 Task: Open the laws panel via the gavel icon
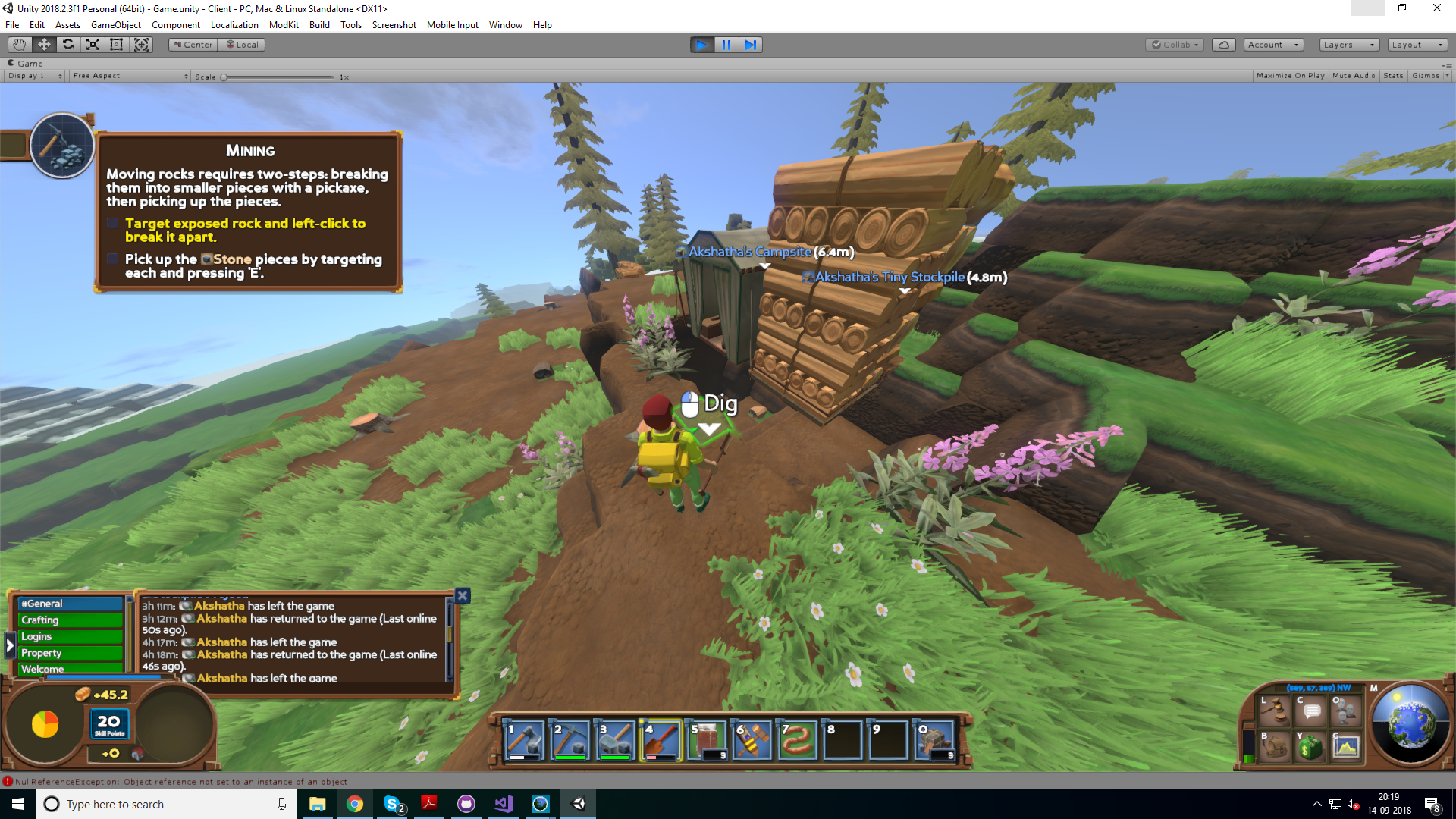(x=1276, y=711)
